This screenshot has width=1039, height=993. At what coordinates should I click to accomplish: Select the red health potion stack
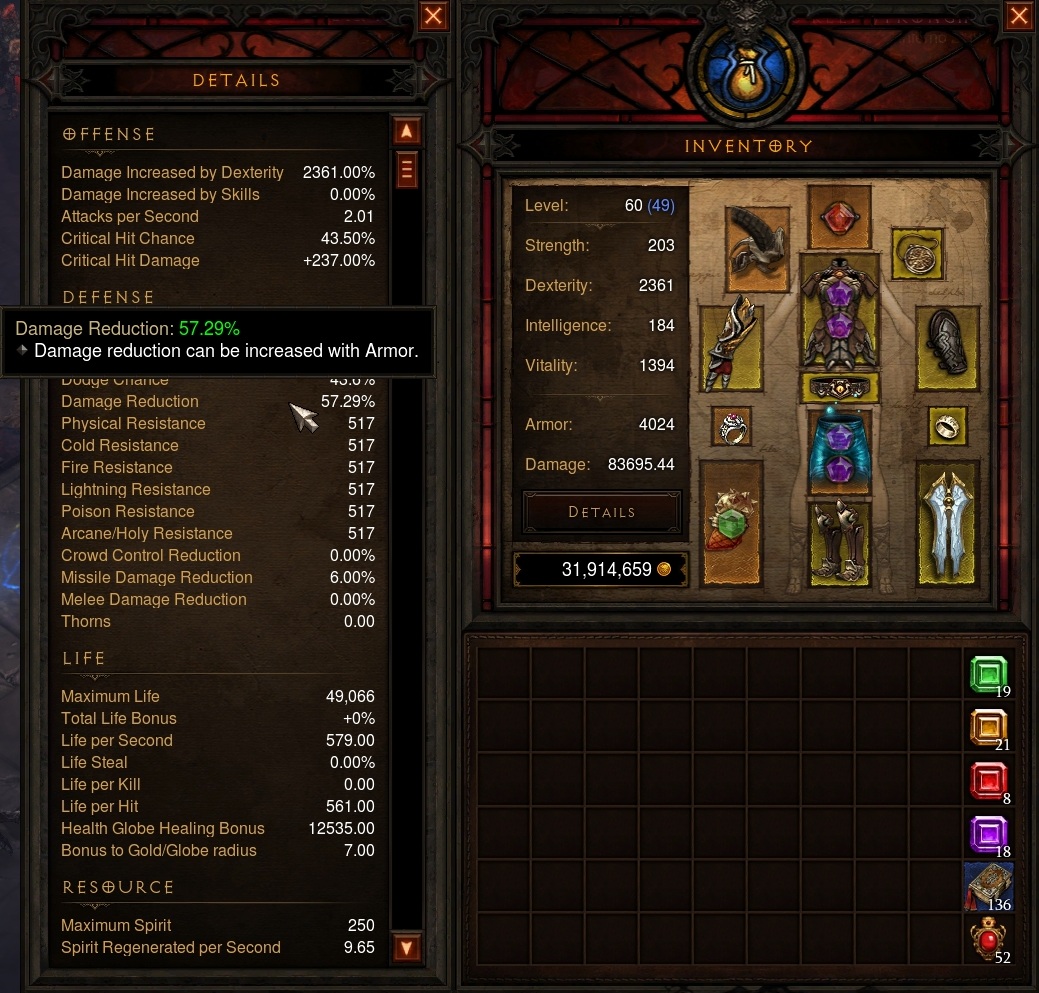[989, 941]
